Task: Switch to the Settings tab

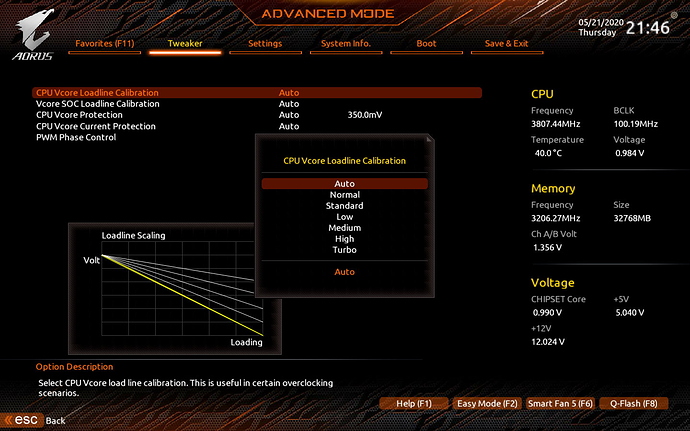Action: pyautogui.click(x=265, y=44)
